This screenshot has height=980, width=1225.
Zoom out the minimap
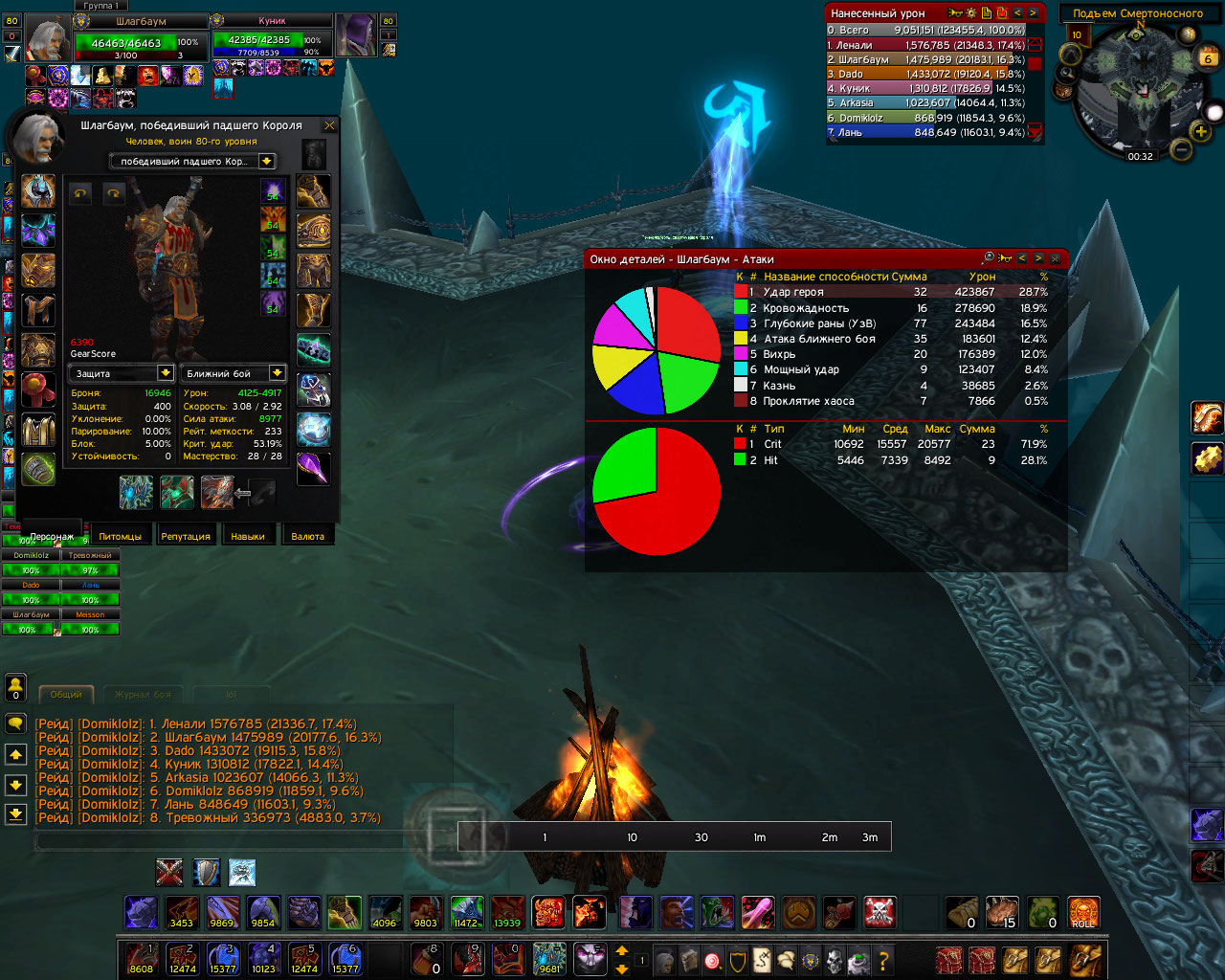tap(1182, 149)
